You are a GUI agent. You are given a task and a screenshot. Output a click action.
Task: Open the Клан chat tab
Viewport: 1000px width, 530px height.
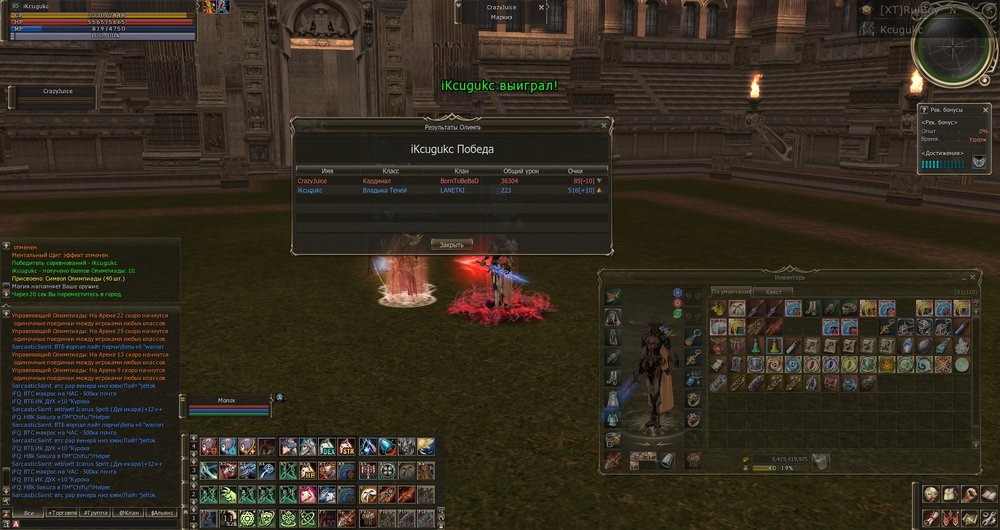point(130,512)
